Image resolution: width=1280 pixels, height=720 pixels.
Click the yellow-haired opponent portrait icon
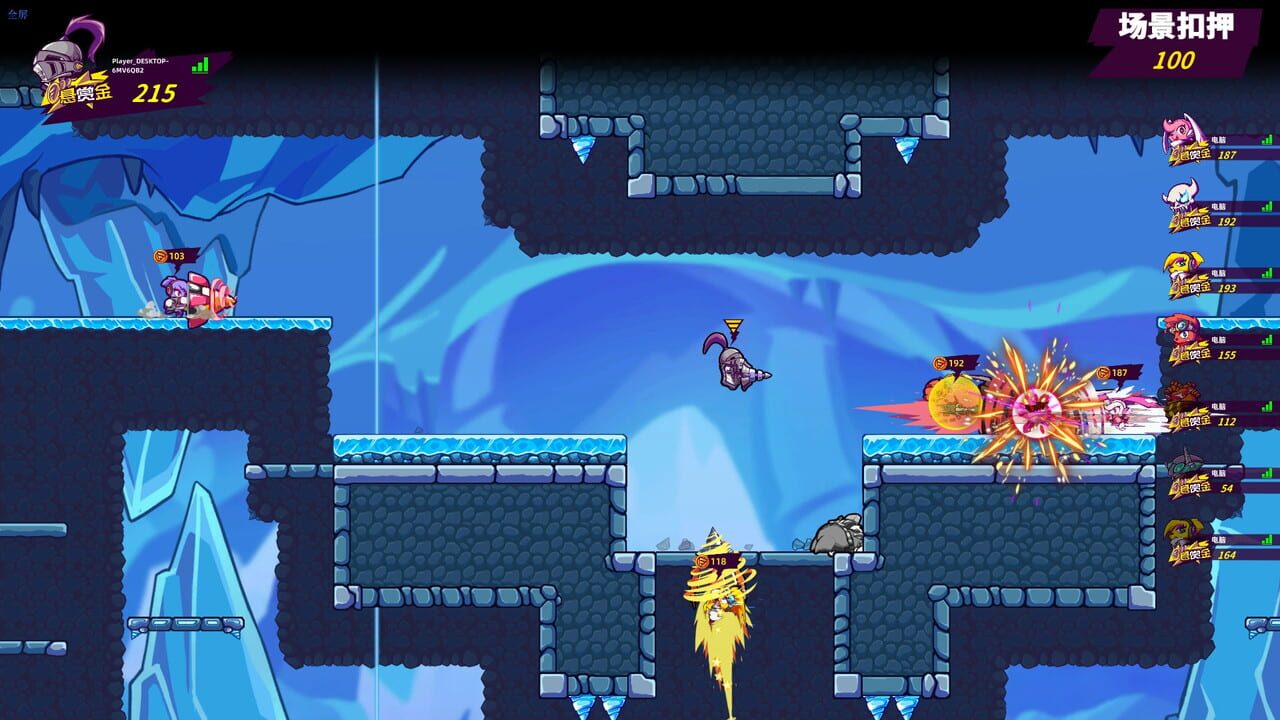pyautogui.click(x=1183, y=263)
